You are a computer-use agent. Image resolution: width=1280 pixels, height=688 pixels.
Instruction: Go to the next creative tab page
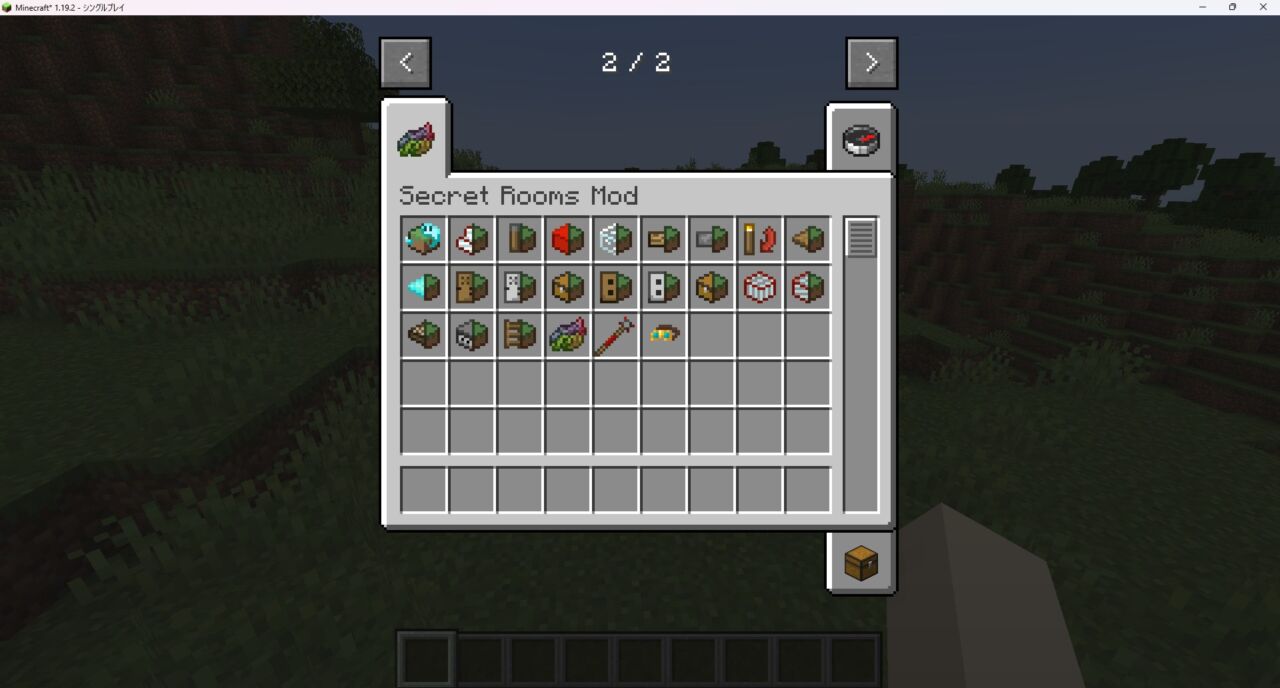(x=871, y=63)
